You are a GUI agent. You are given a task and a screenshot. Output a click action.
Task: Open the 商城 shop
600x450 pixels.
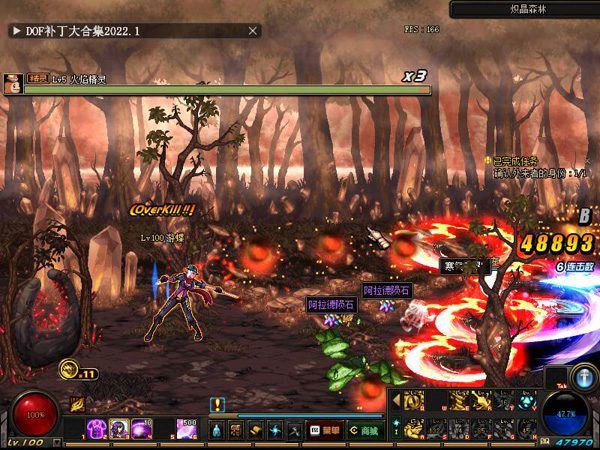pyautogui.click(x=366, y=430)
